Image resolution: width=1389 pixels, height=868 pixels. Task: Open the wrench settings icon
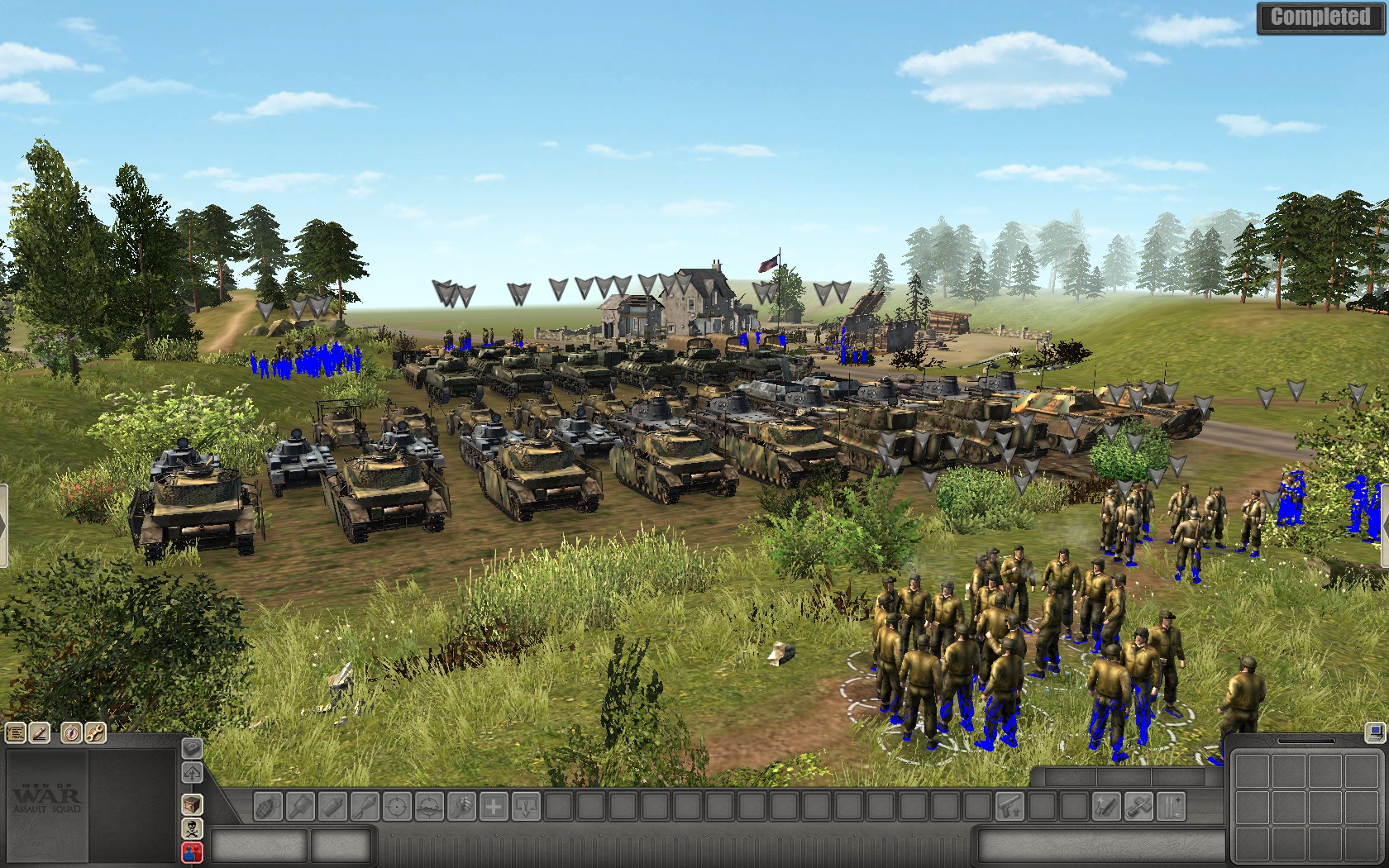94,732
